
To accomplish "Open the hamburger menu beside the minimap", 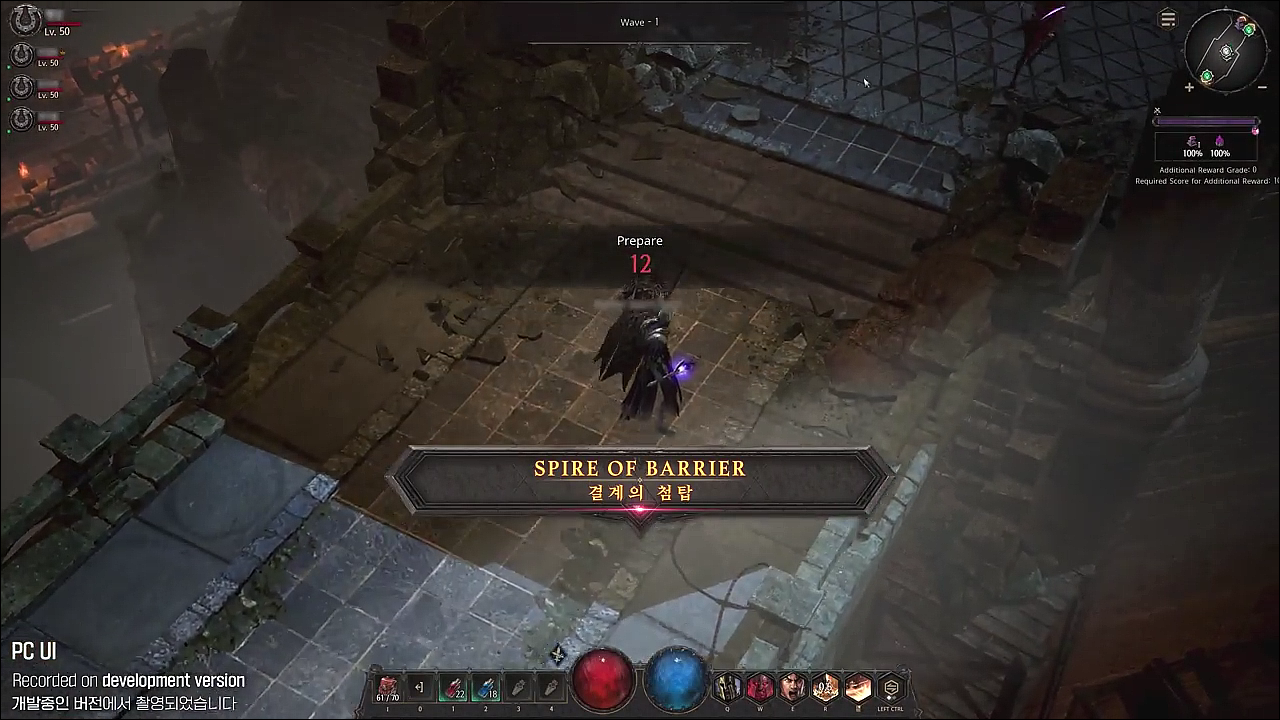I will (x=1167, y=20).
